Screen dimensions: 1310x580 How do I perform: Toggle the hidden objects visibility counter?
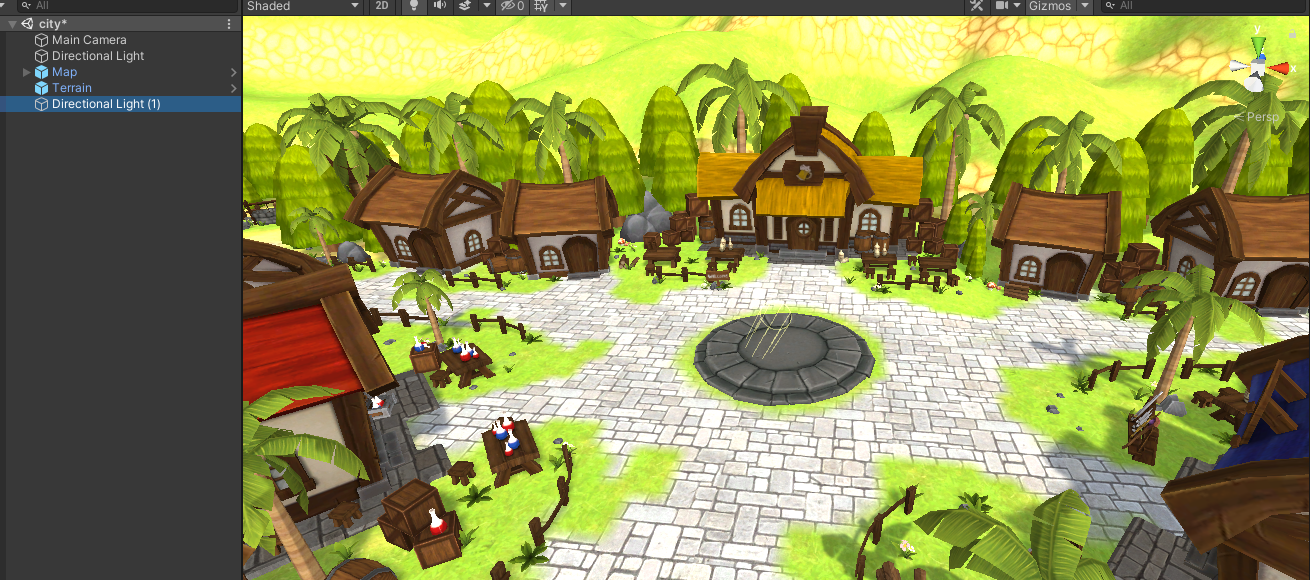point(512,6)
